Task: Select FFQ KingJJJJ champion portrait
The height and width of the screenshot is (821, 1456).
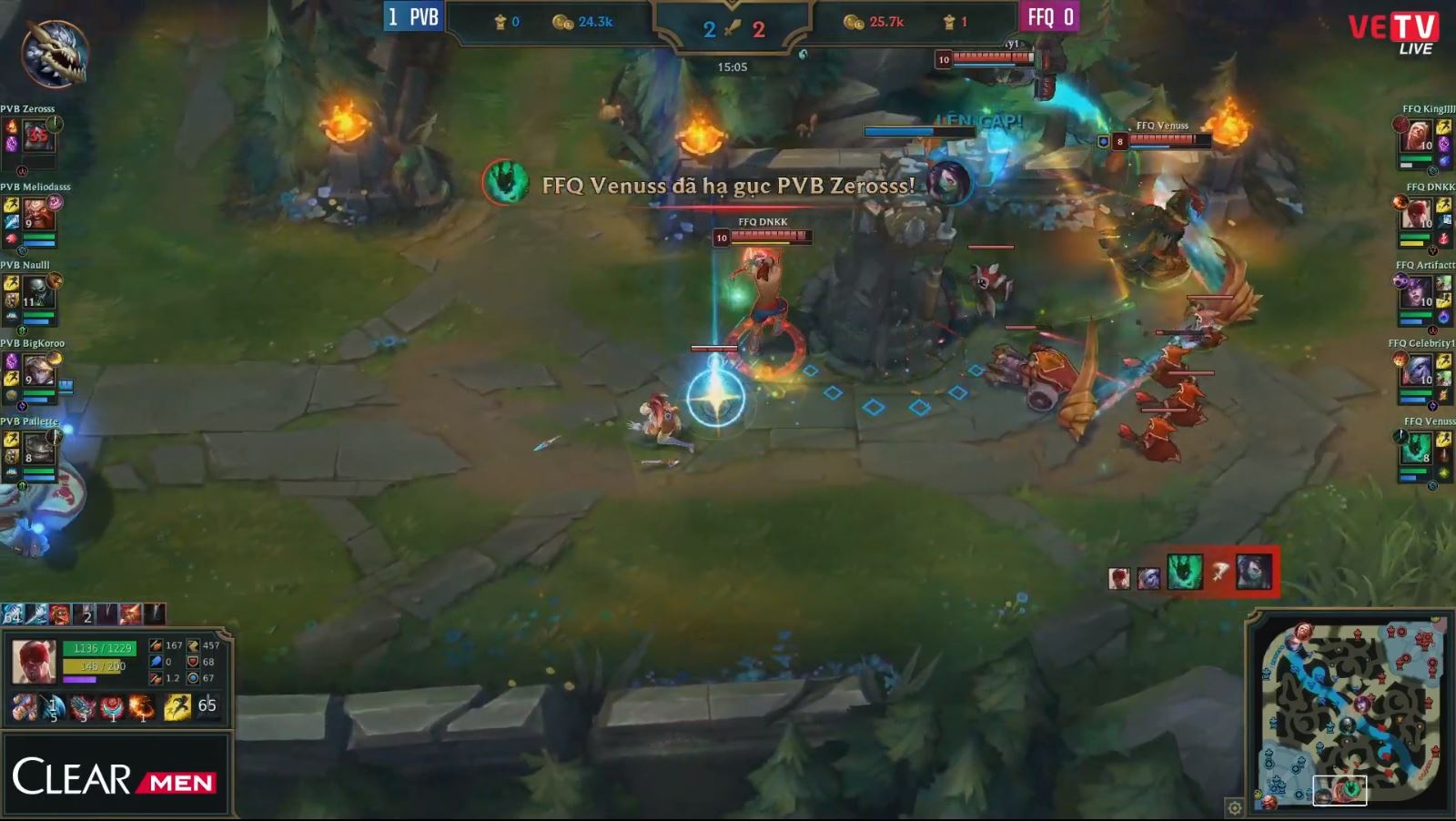Action: tap(1417, 137)
